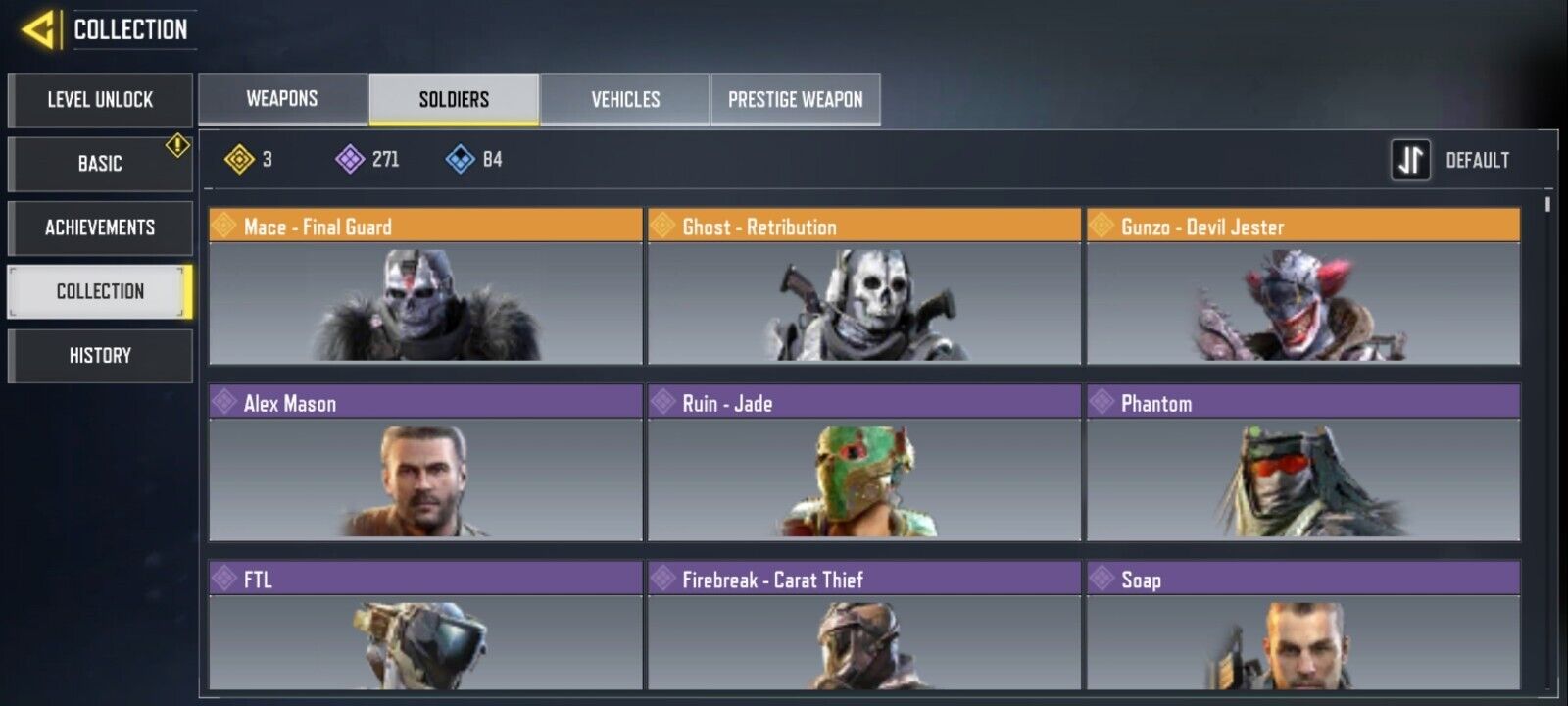This screenshot has height=706, width=1568.
Task: Select the Alex Mason soldier card
Action: [x=425, y=463]
